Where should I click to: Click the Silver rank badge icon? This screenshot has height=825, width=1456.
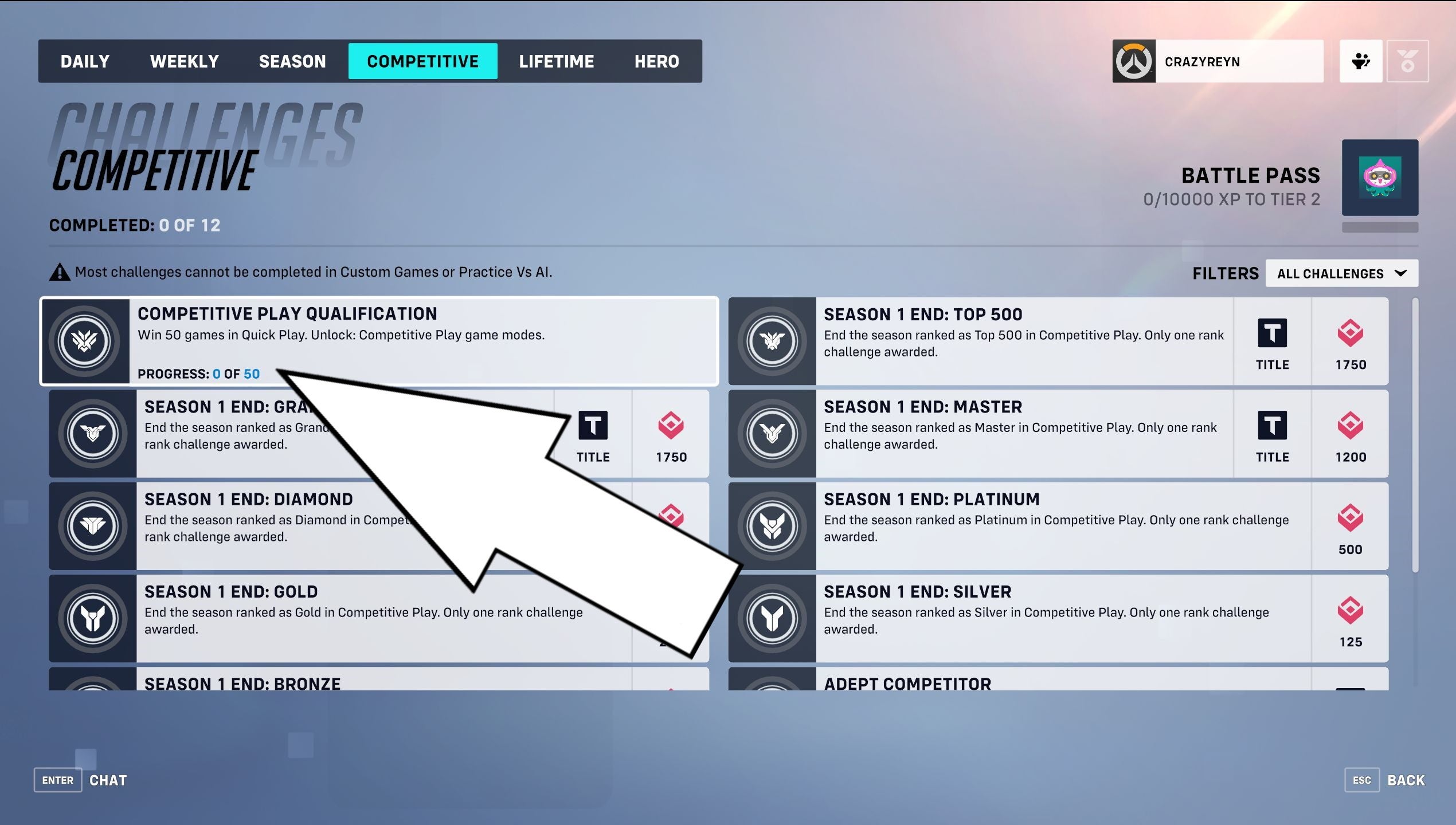pos(772,618)
